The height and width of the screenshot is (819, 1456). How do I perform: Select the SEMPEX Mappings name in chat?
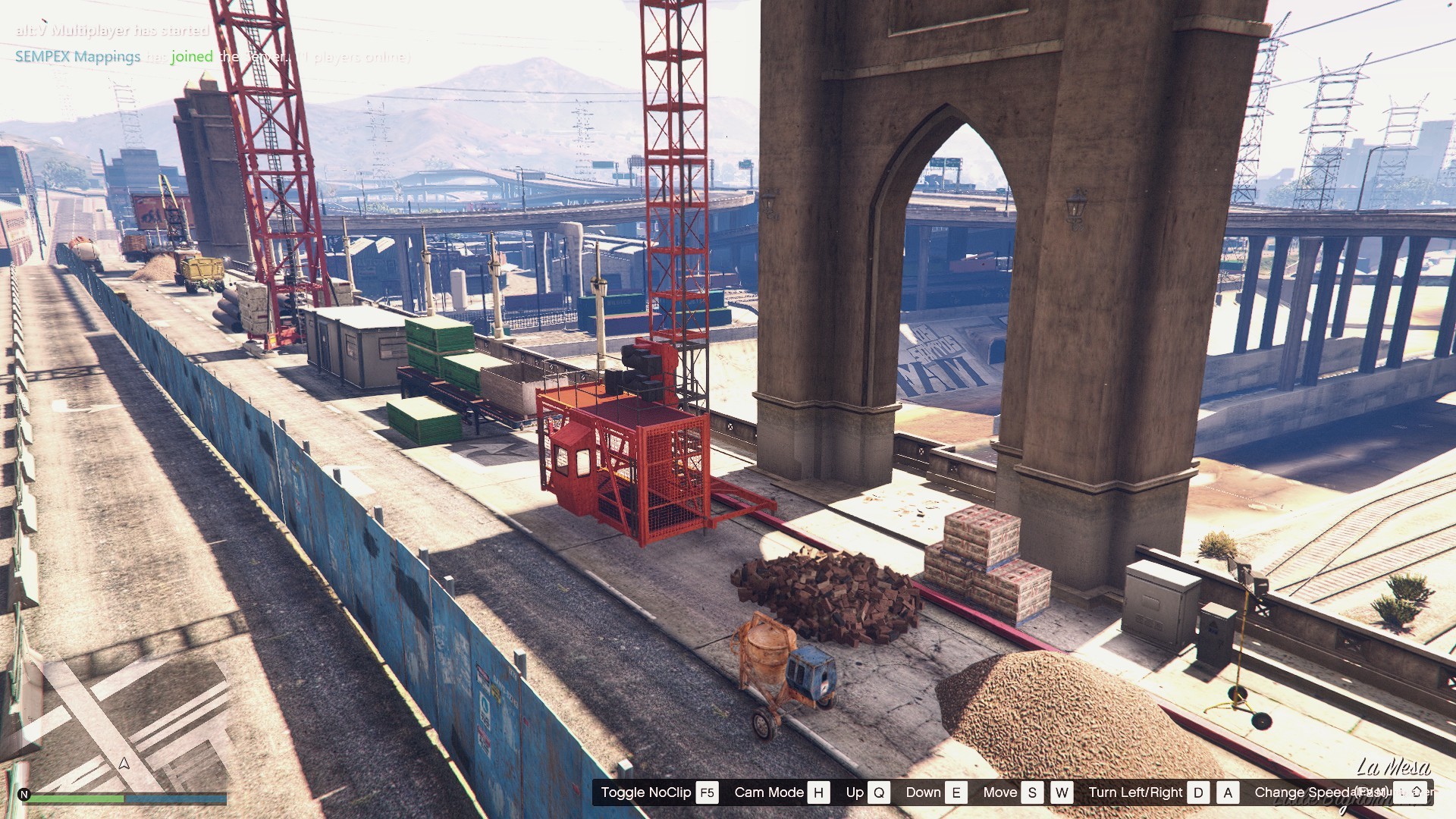click(x=77, y=57)
